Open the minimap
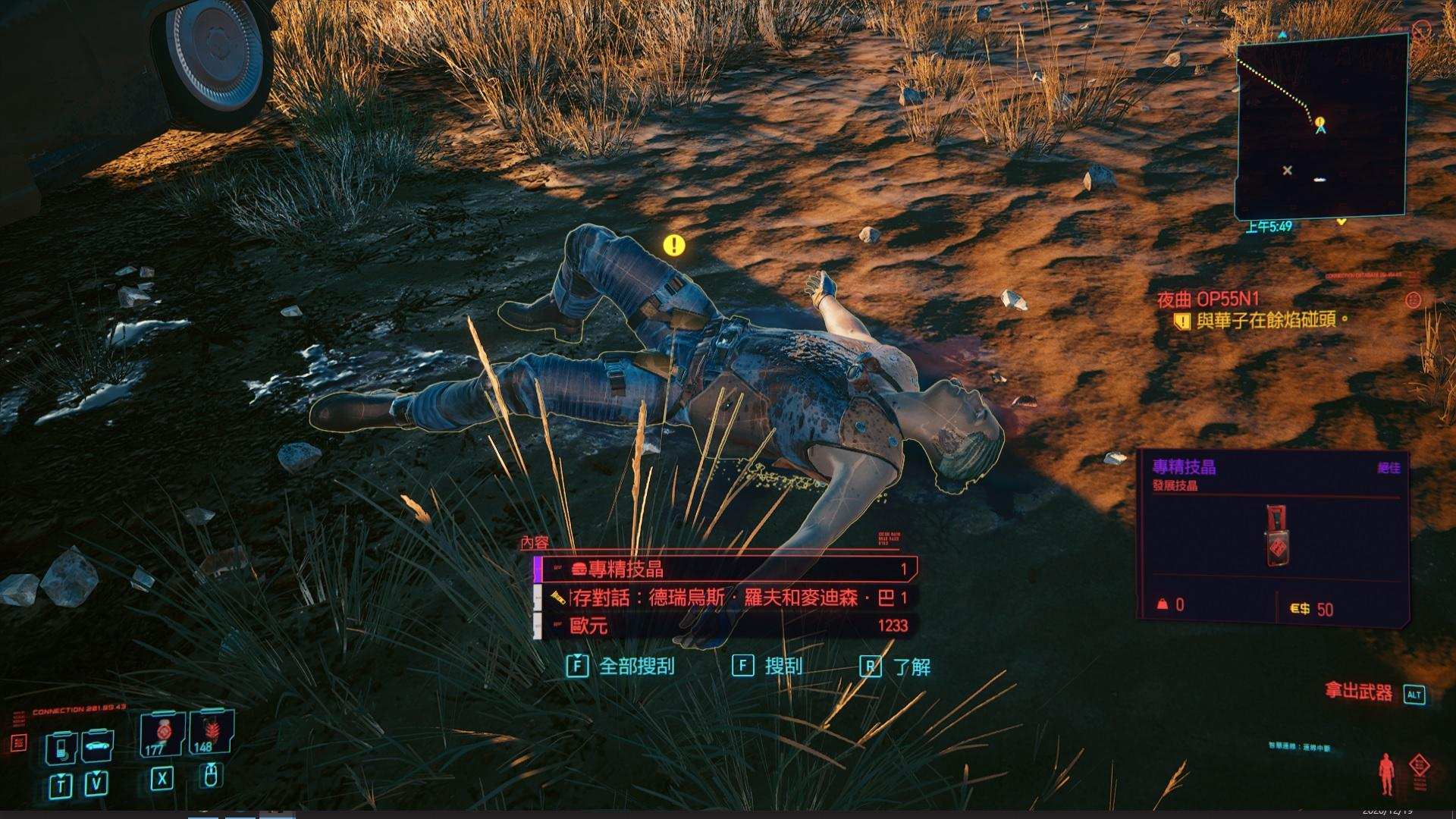1456x819 pixels. (x=1321, y=127)
